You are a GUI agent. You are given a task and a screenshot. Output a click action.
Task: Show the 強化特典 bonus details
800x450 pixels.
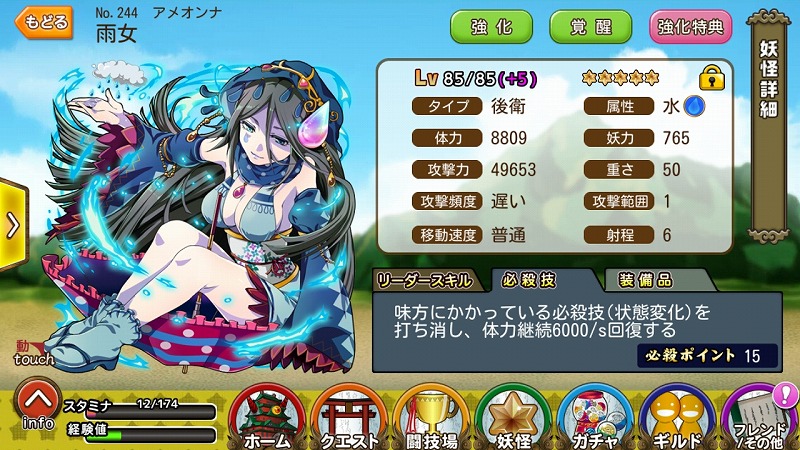click(x=691, y=27)
